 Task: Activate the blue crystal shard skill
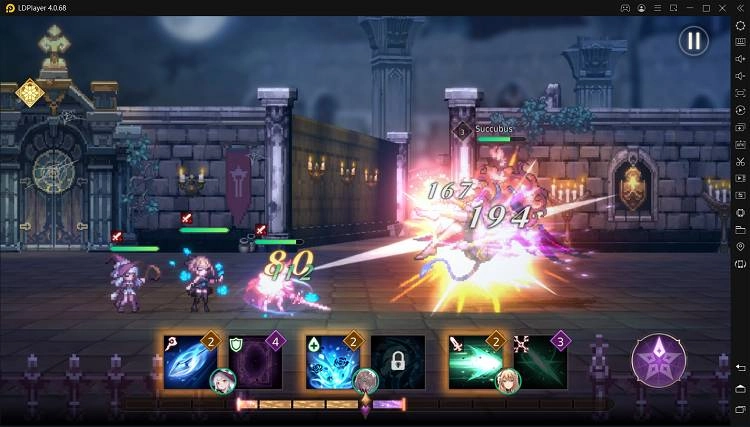190,361
